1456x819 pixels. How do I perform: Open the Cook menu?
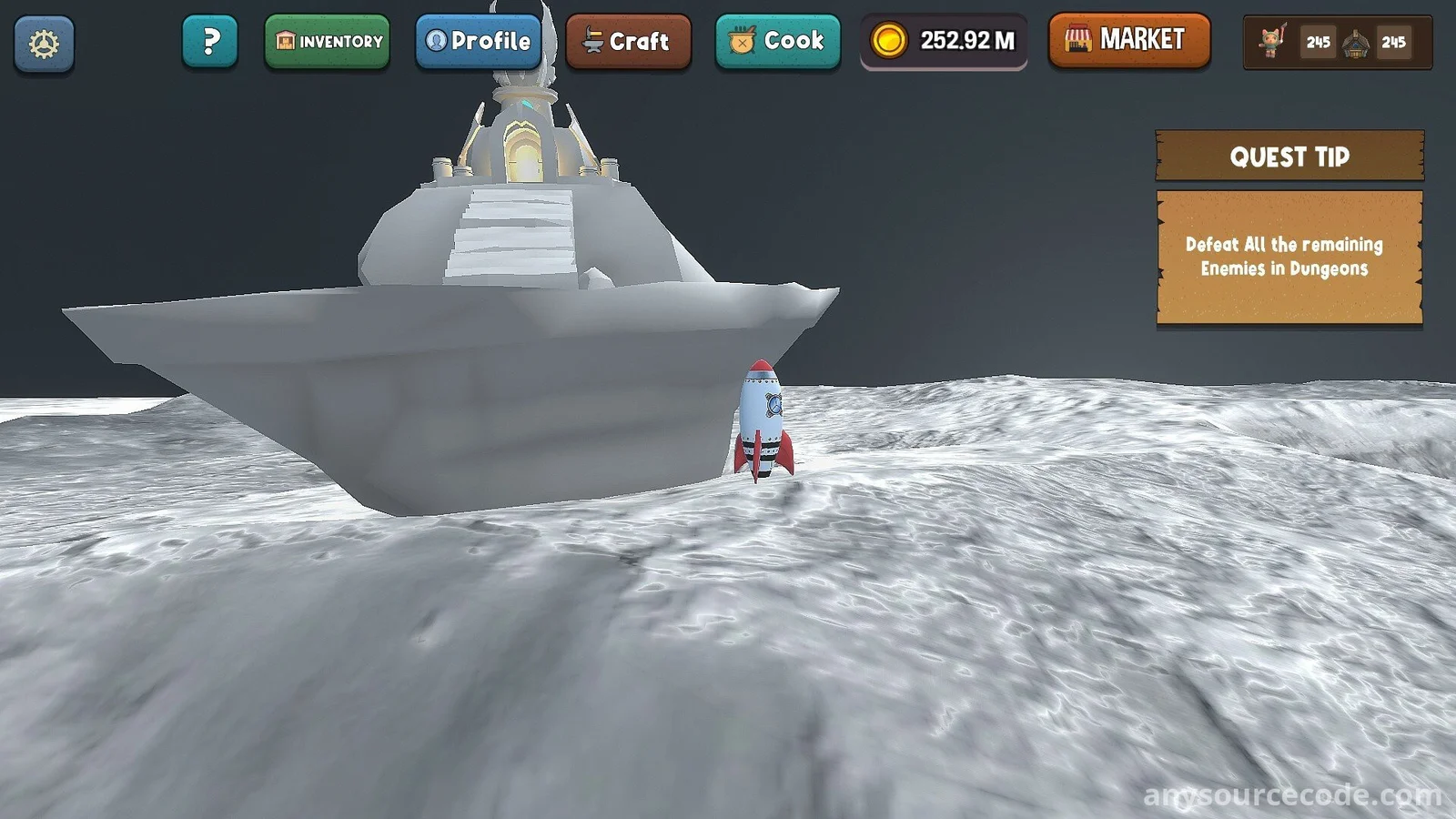click(778, 42)
